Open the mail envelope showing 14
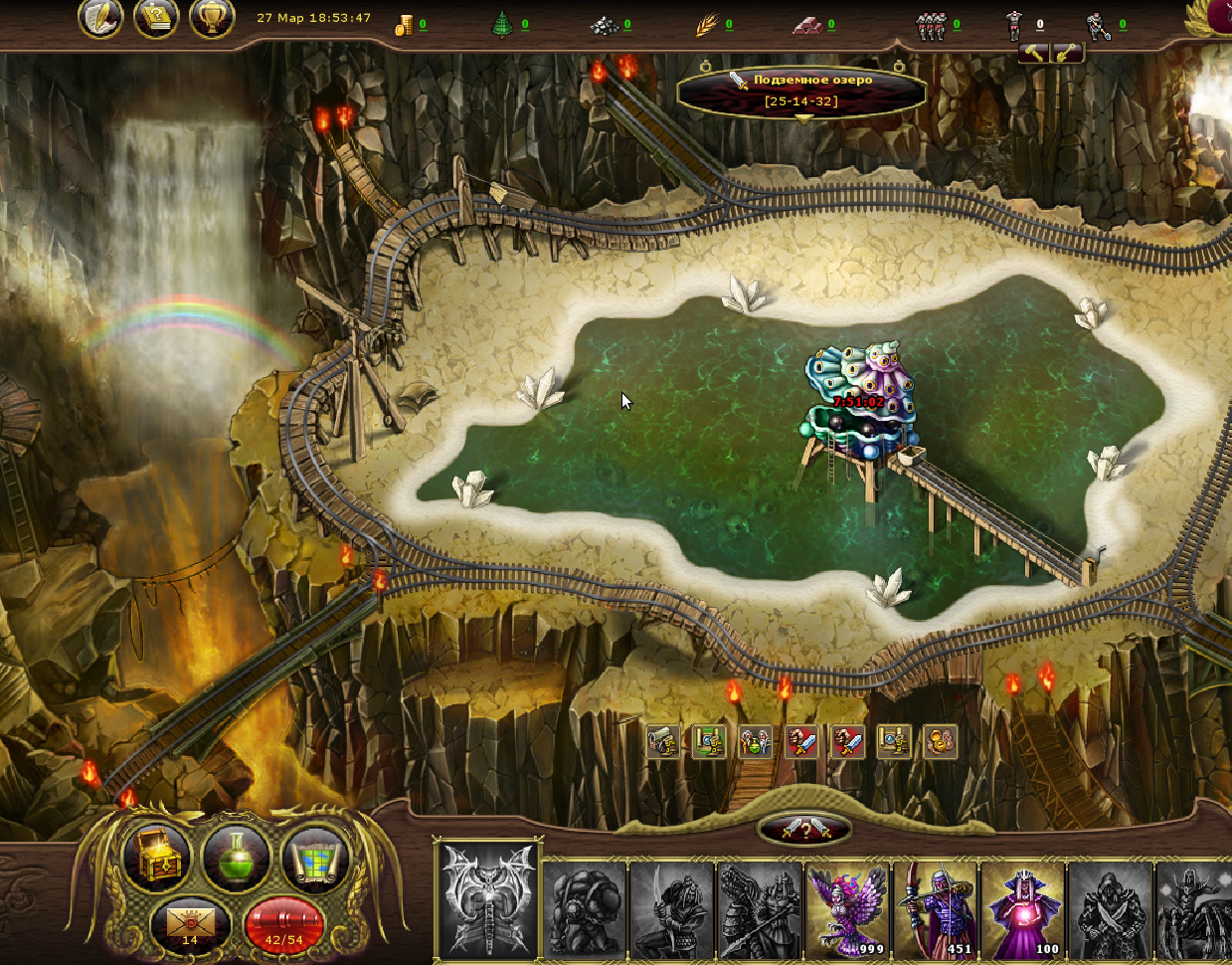Image resolution: width=1232 pixels, height=965 pixels. point(190,924)
